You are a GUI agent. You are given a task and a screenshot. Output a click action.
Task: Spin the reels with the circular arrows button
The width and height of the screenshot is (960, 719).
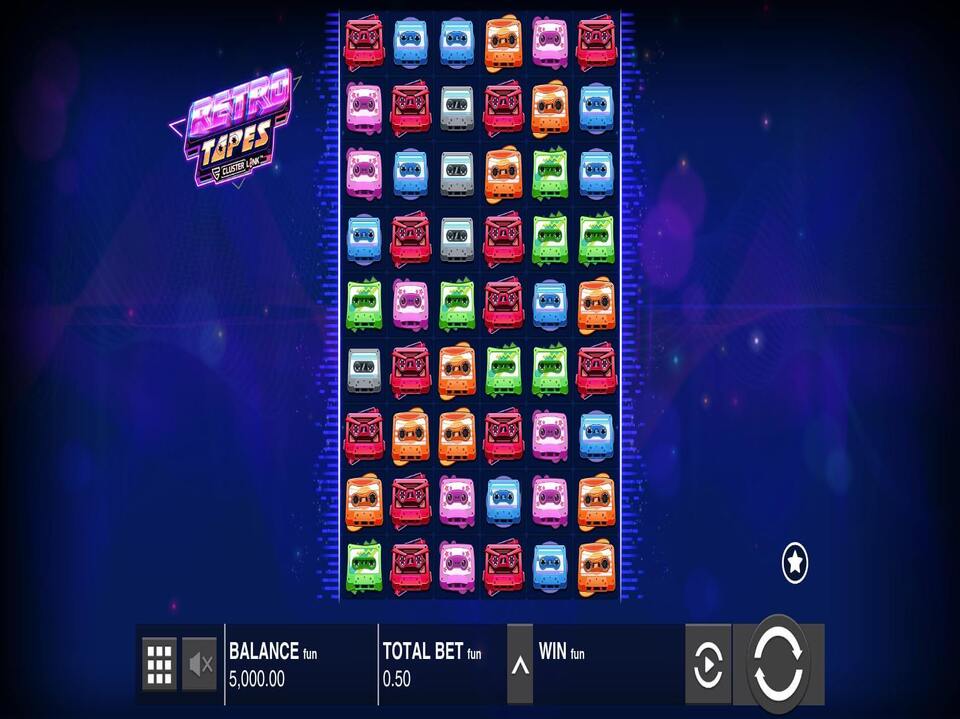click(x=778, y=663)
